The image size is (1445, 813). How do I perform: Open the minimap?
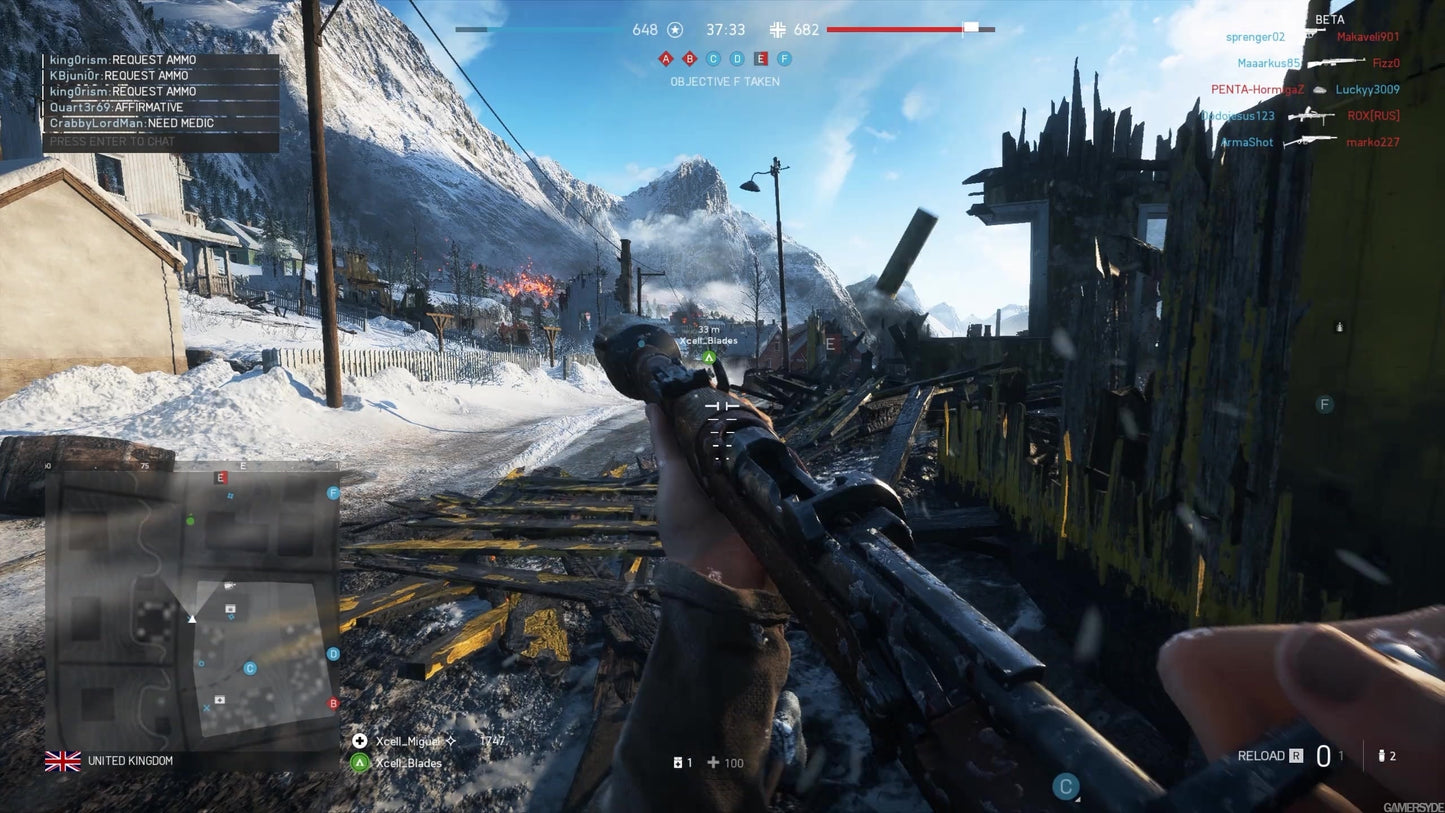[x=192, y=607]
